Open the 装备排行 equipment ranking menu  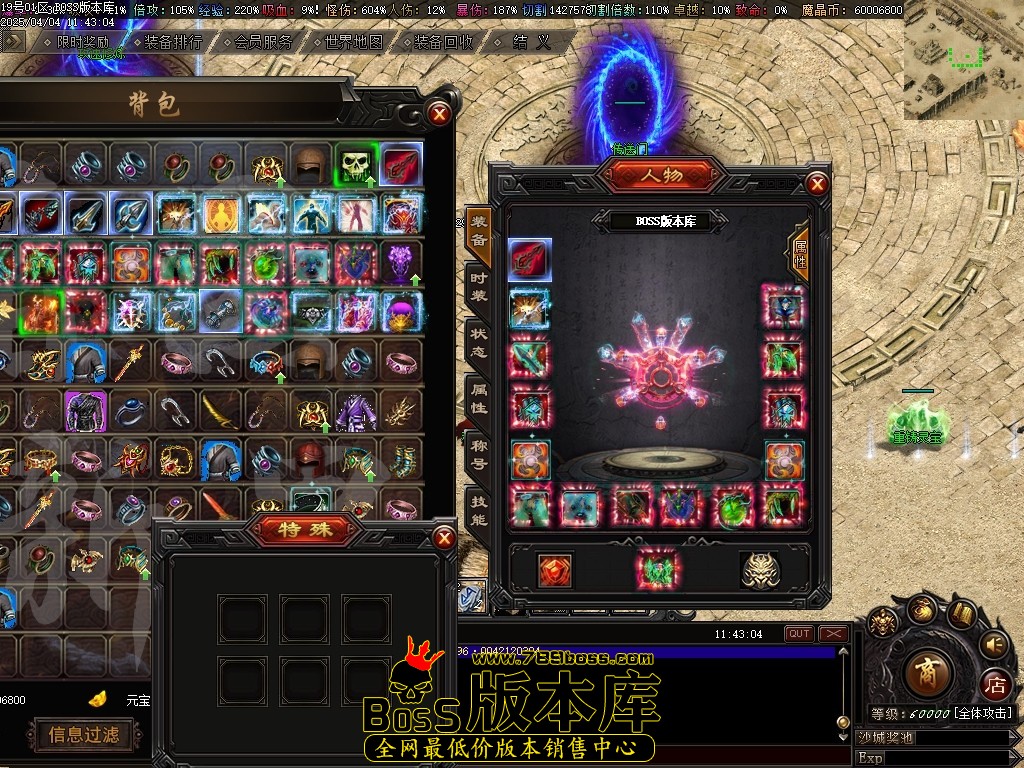[x=173, y=42]
